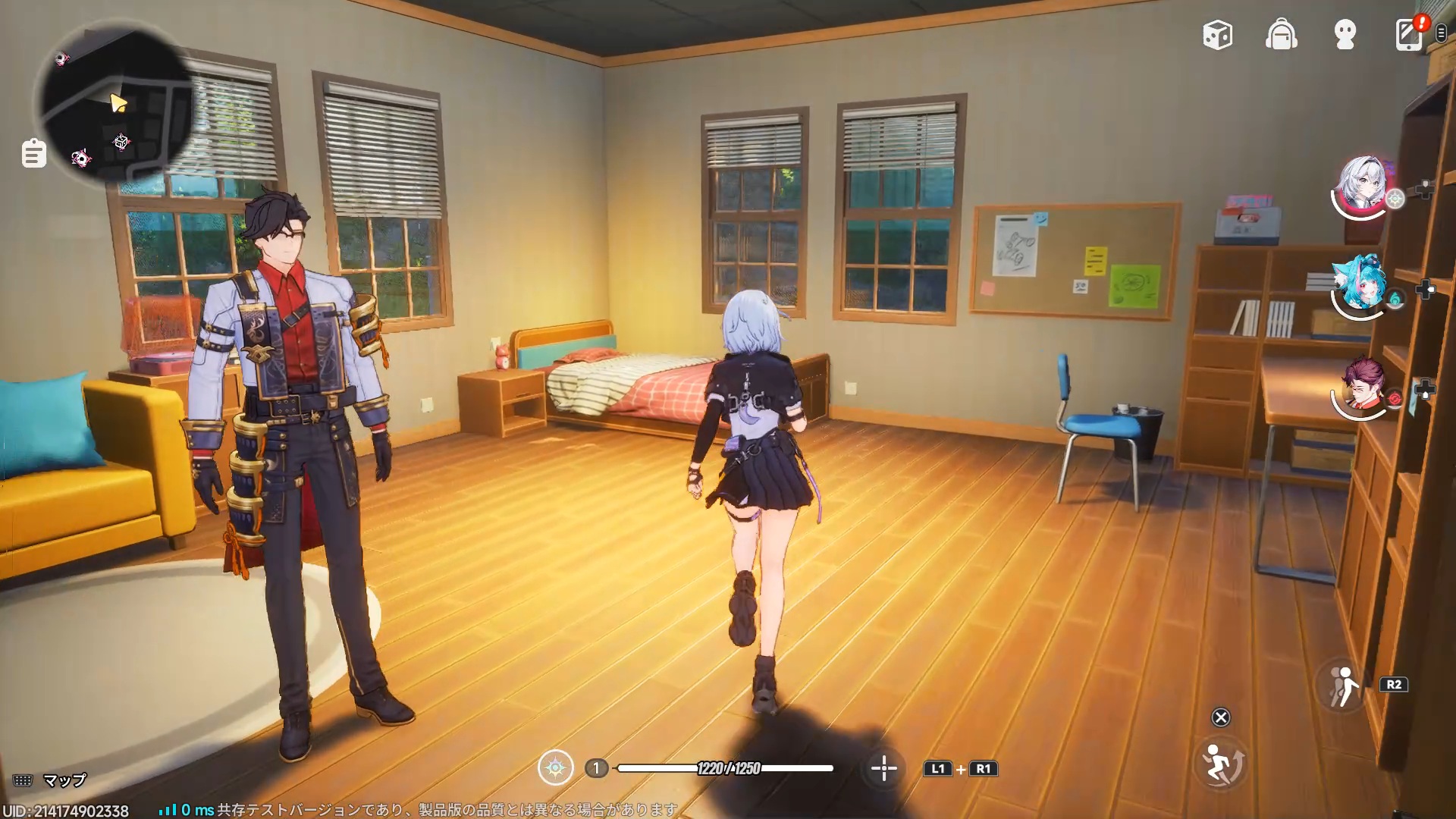
Task: Activate the jump dodge action icon
Action: (x=1220, y=762)
